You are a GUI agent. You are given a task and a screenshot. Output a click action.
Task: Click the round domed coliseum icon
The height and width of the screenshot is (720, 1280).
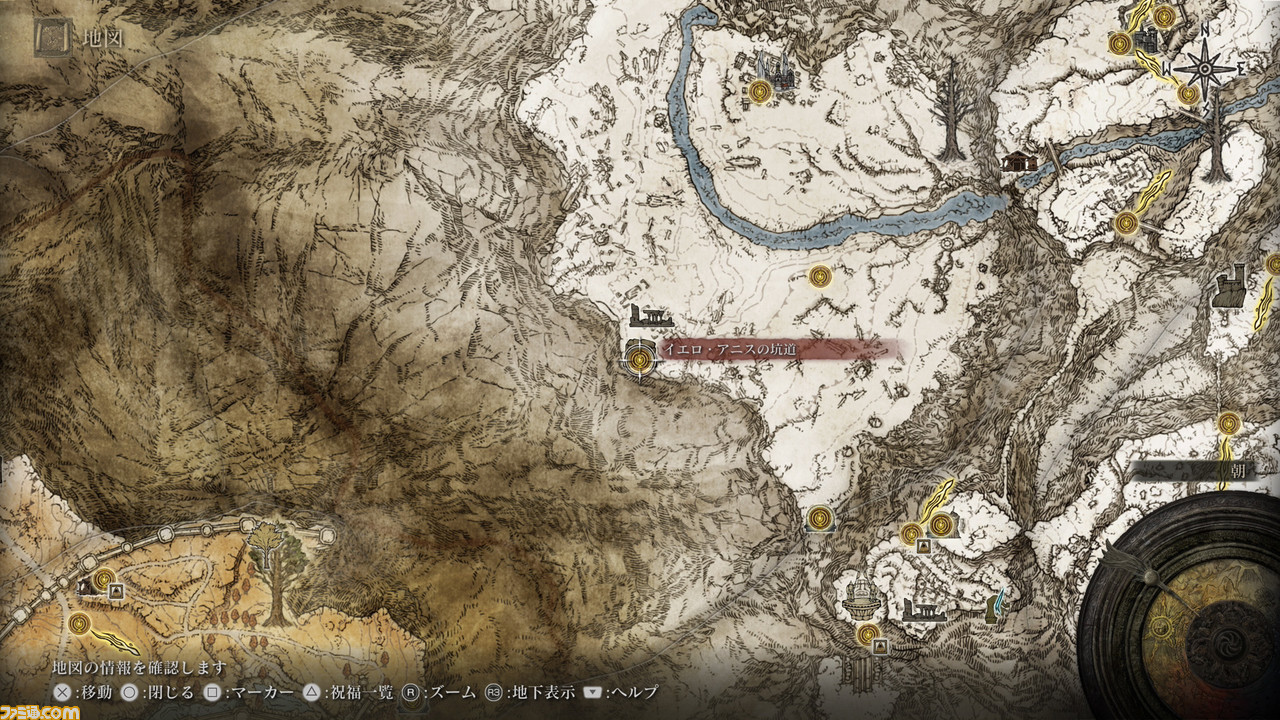[x=859, y=597]
